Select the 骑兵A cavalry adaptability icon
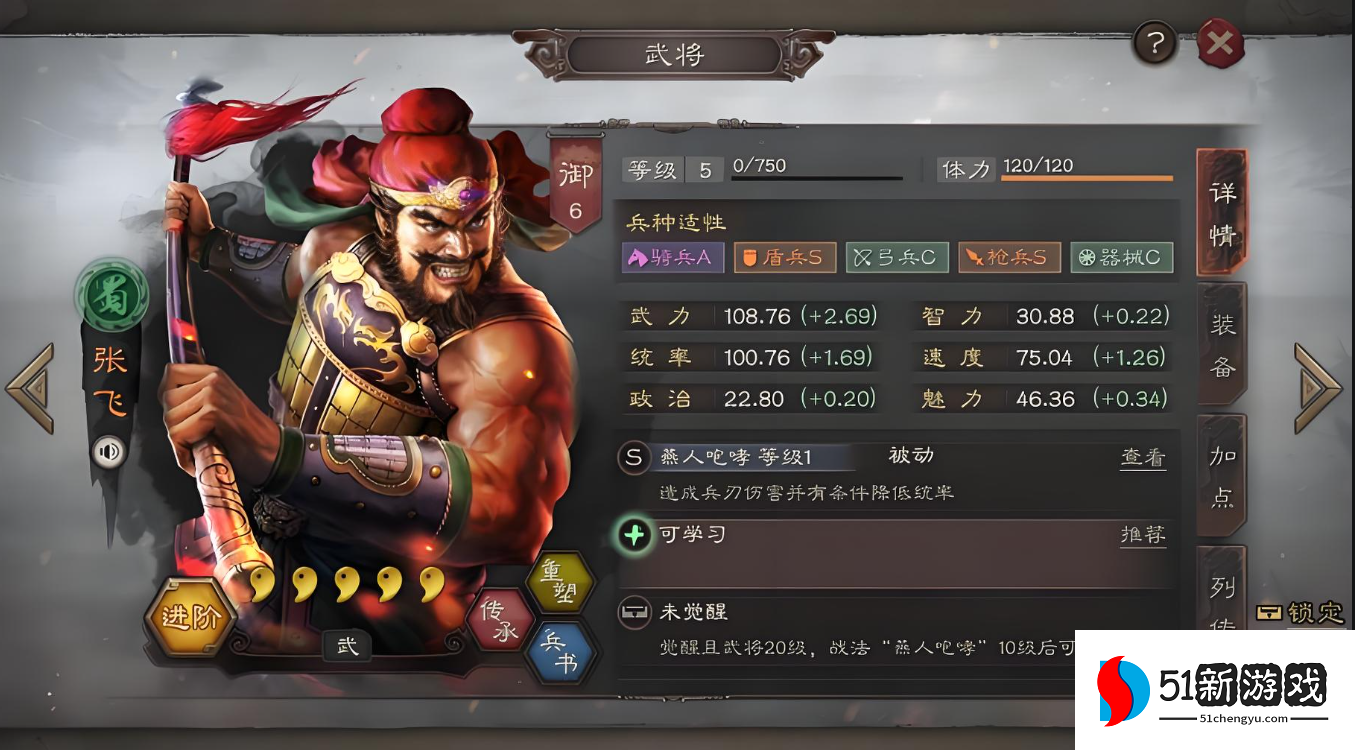The image size is (1355, 750). 672,257
